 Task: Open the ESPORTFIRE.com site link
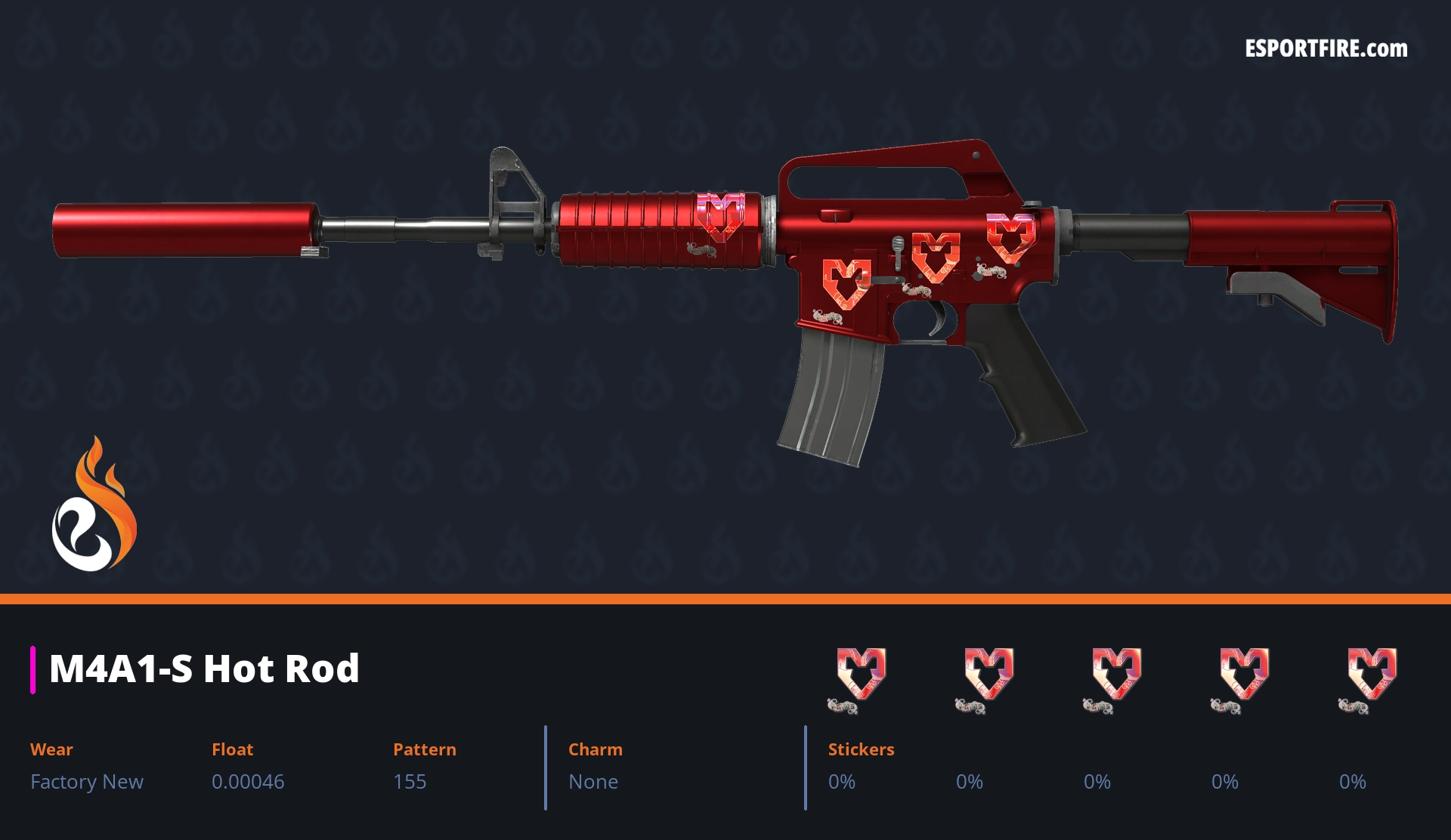click(1326, 49)
